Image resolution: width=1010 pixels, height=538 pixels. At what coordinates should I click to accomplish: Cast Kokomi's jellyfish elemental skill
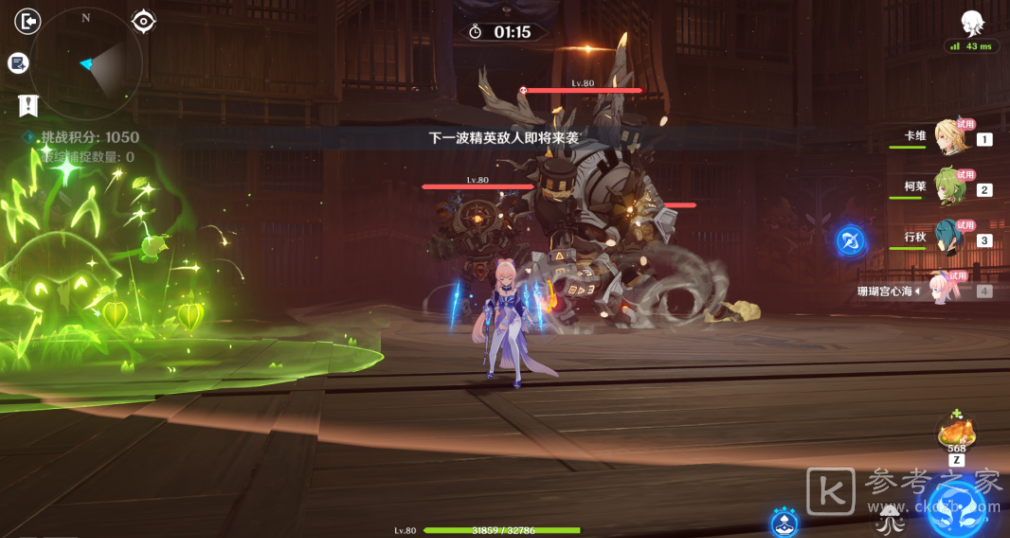(x=888, y=518)
